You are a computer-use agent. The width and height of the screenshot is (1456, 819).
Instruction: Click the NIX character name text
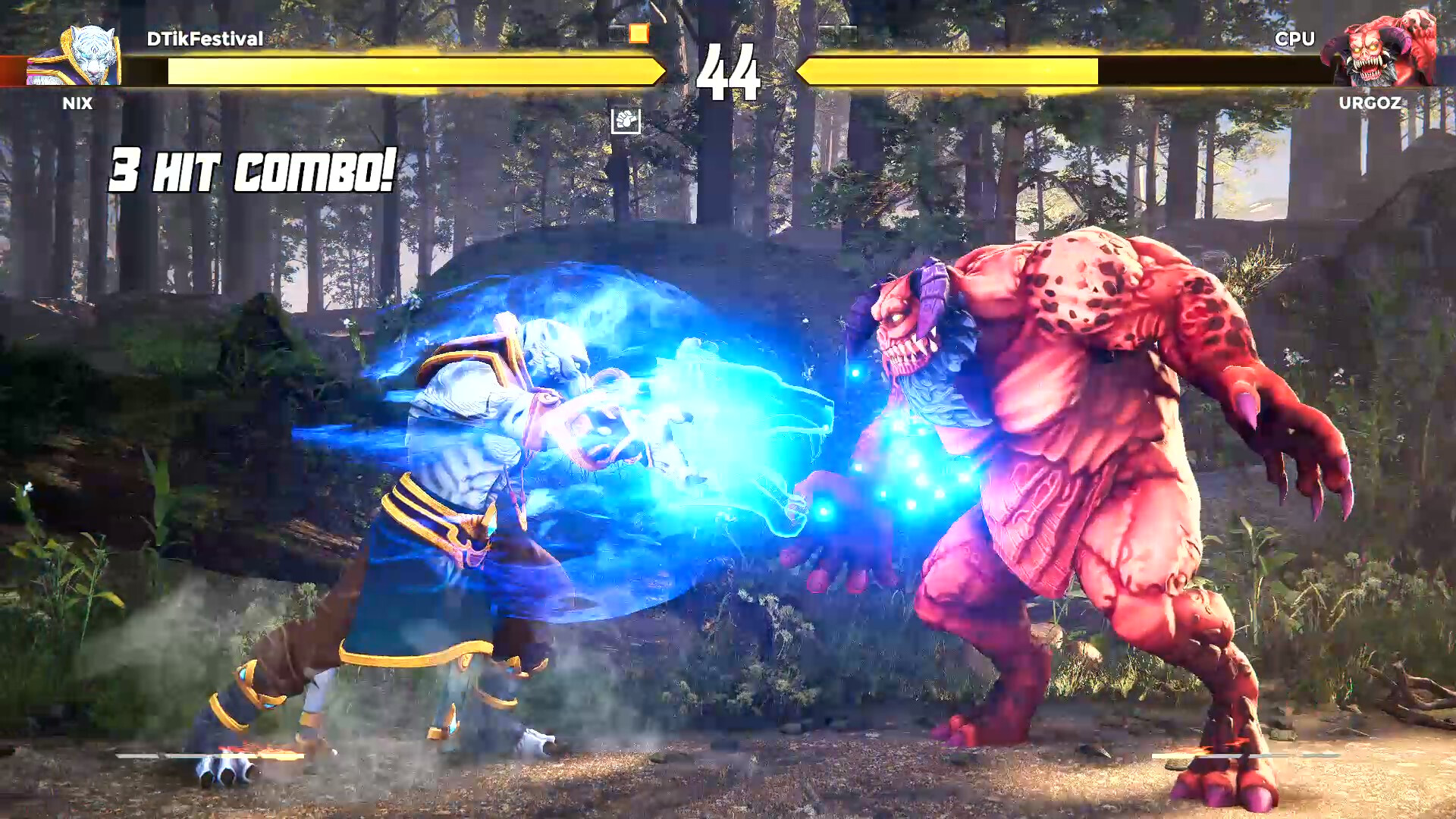tap(78, 103)
